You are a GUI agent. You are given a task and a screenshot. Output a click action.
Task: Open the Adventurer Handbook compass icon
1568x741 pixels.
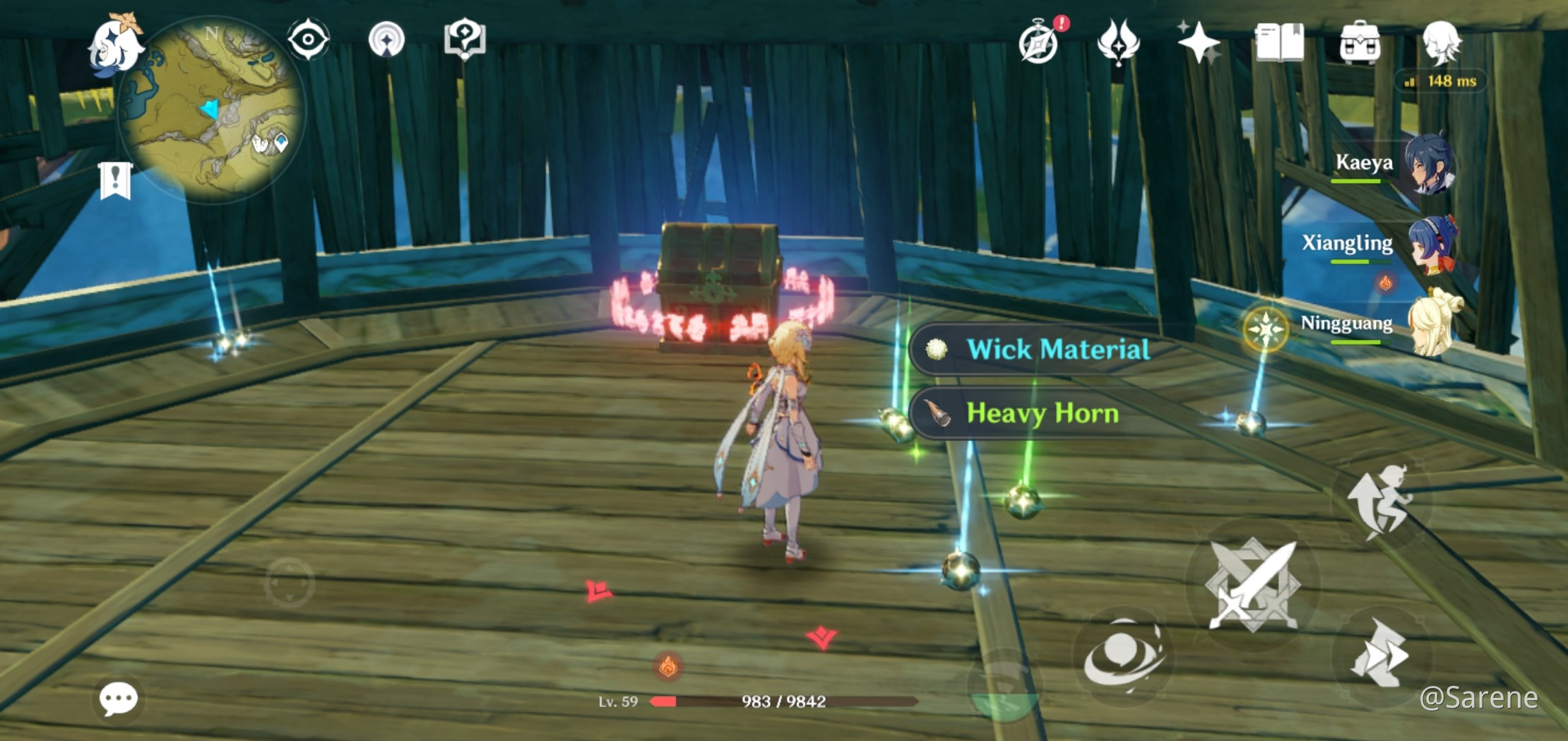coord(1039,42)
